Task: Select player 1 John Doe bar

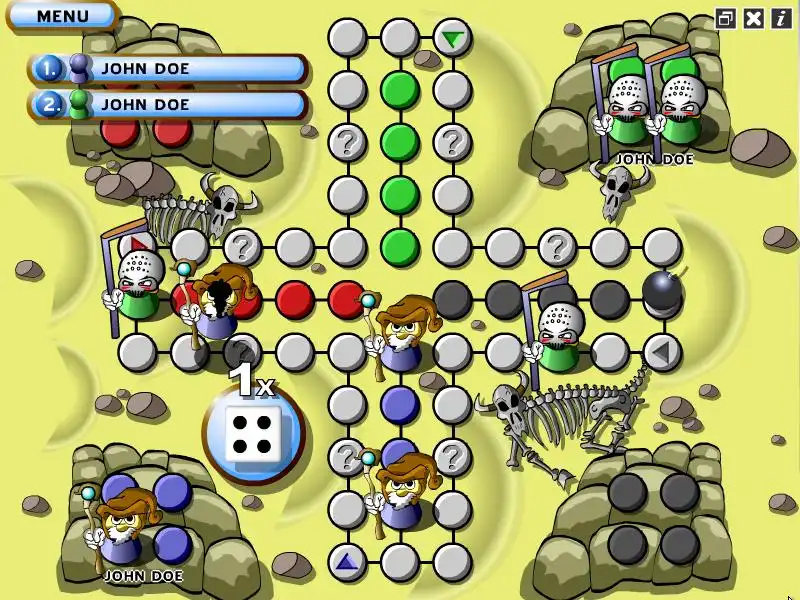Action: tap(168, 69)
